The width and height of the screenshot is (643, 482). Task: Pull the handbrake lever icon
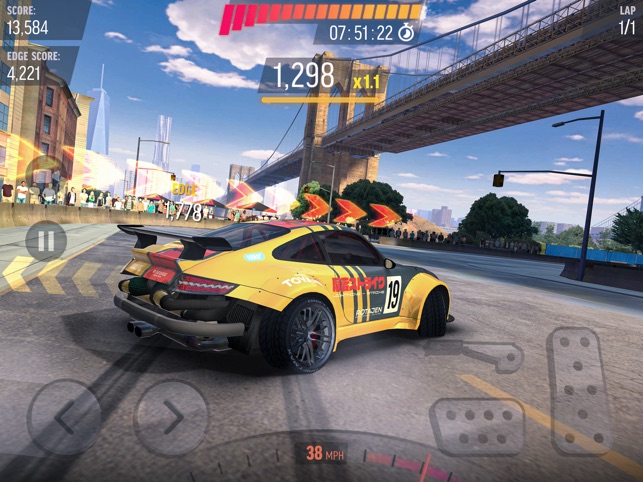pyautogui.click(x=478, y=355)
